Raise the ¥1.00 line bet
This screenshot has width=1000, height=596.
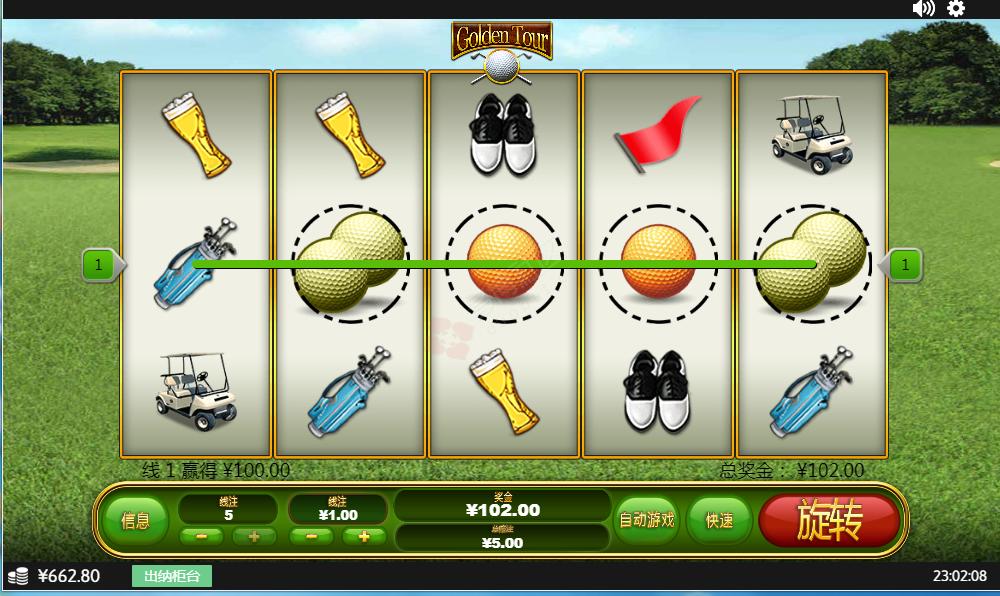364,536
